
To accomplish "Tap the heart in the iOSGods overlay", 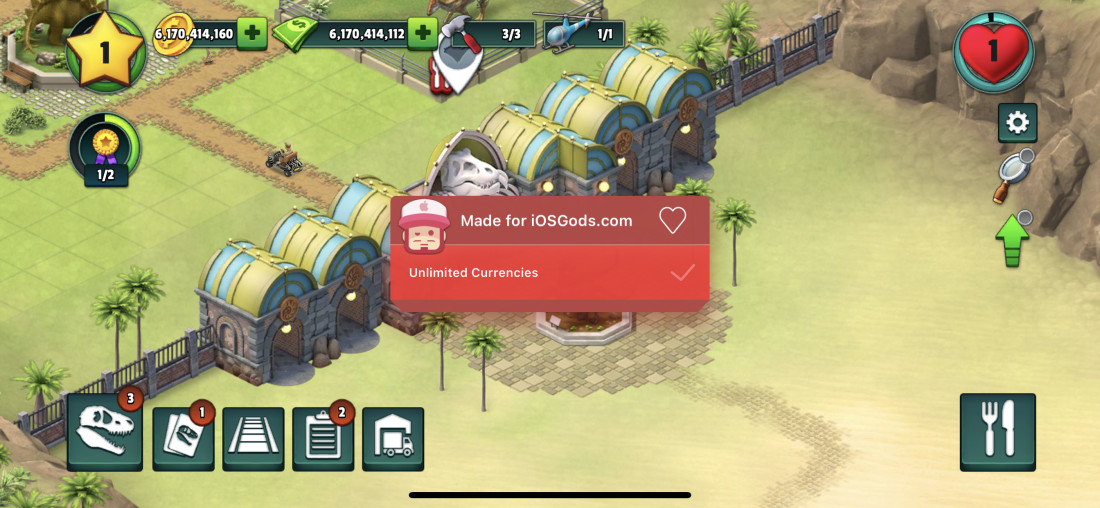I will point(673,220).
